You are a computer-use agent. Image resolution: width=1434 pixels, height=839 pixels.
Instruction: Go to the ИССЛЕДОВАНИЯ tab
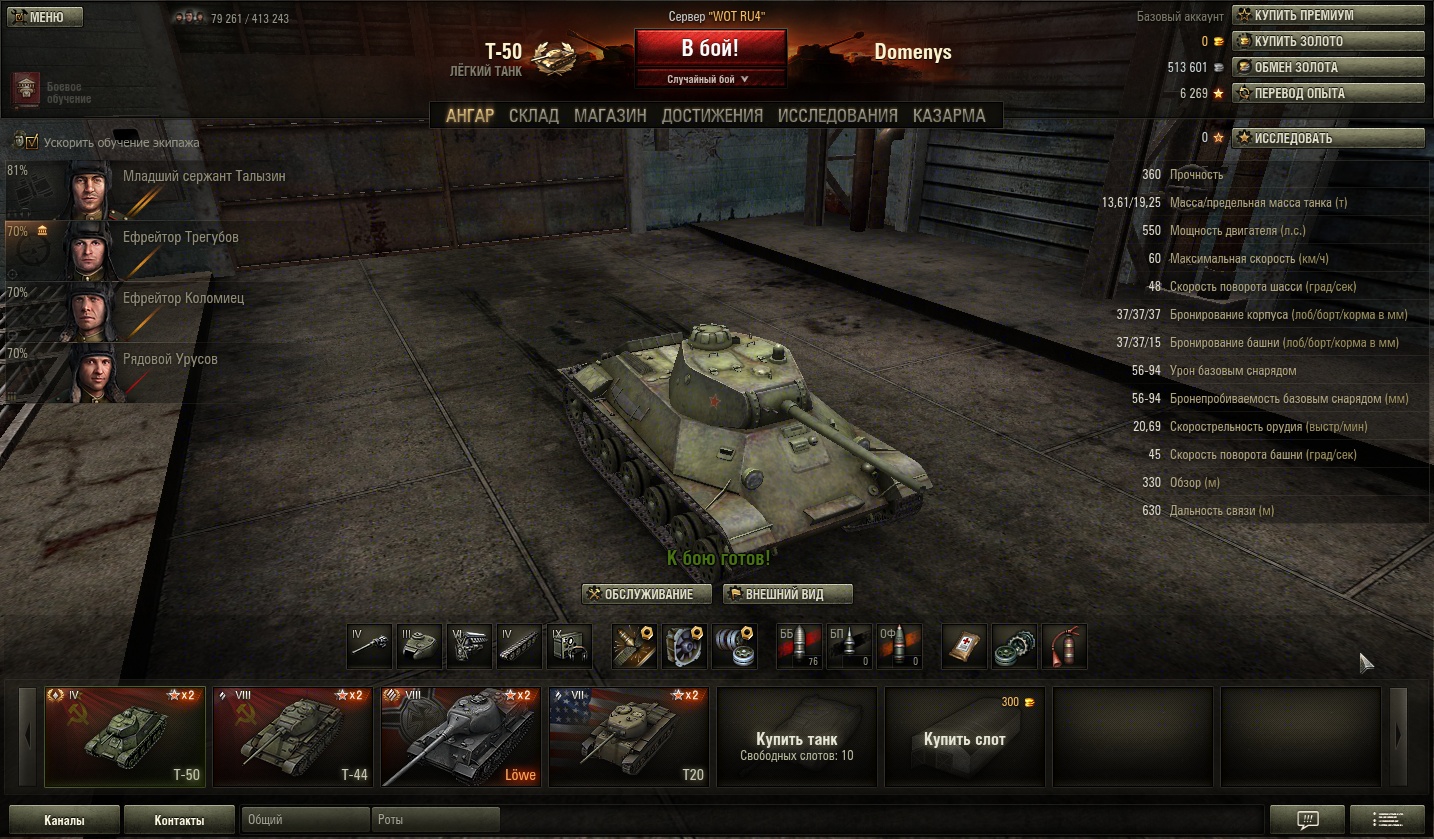coord(837,115)
